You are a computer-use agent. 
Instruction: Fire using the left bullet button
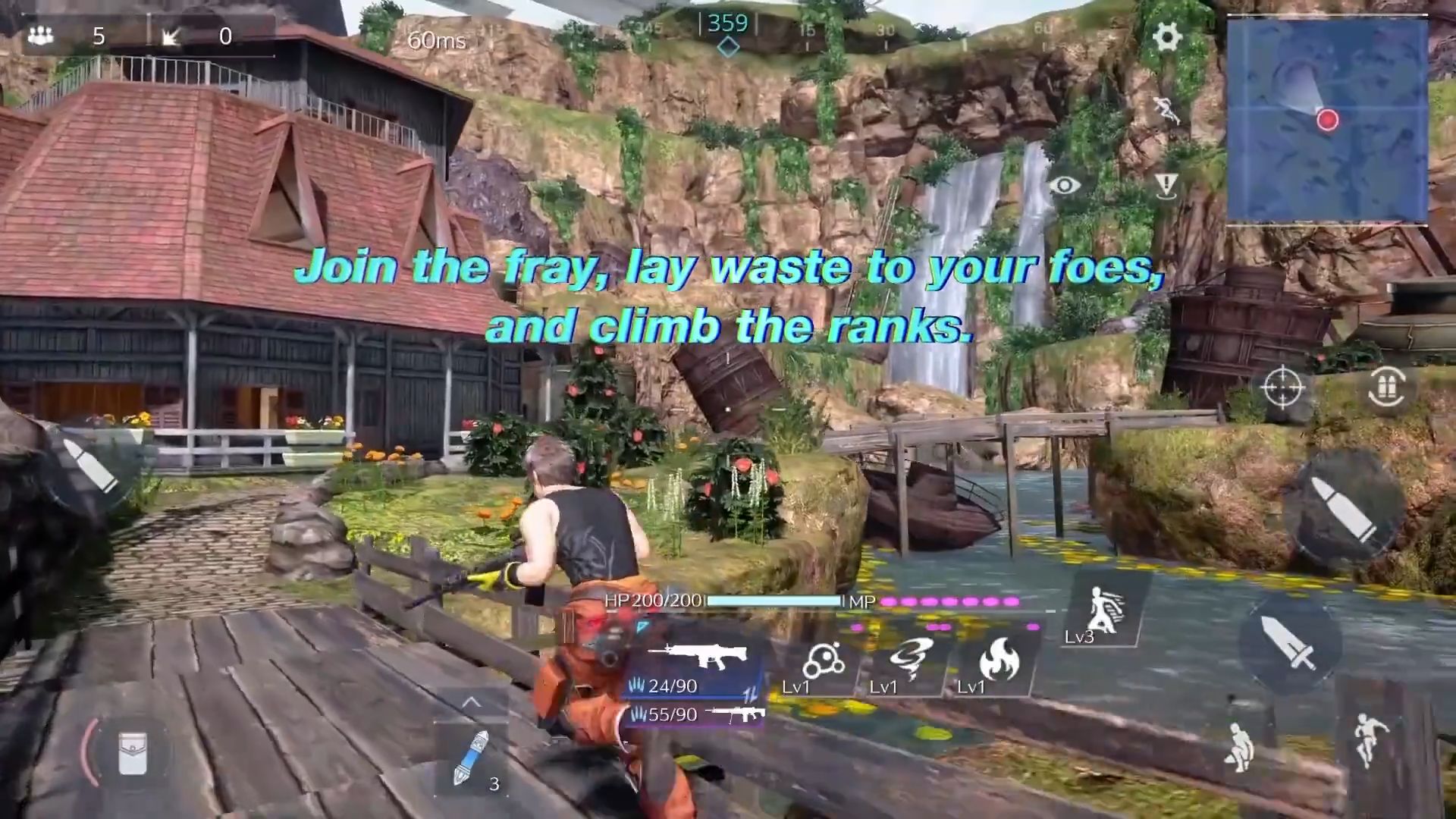pos(89,465)
